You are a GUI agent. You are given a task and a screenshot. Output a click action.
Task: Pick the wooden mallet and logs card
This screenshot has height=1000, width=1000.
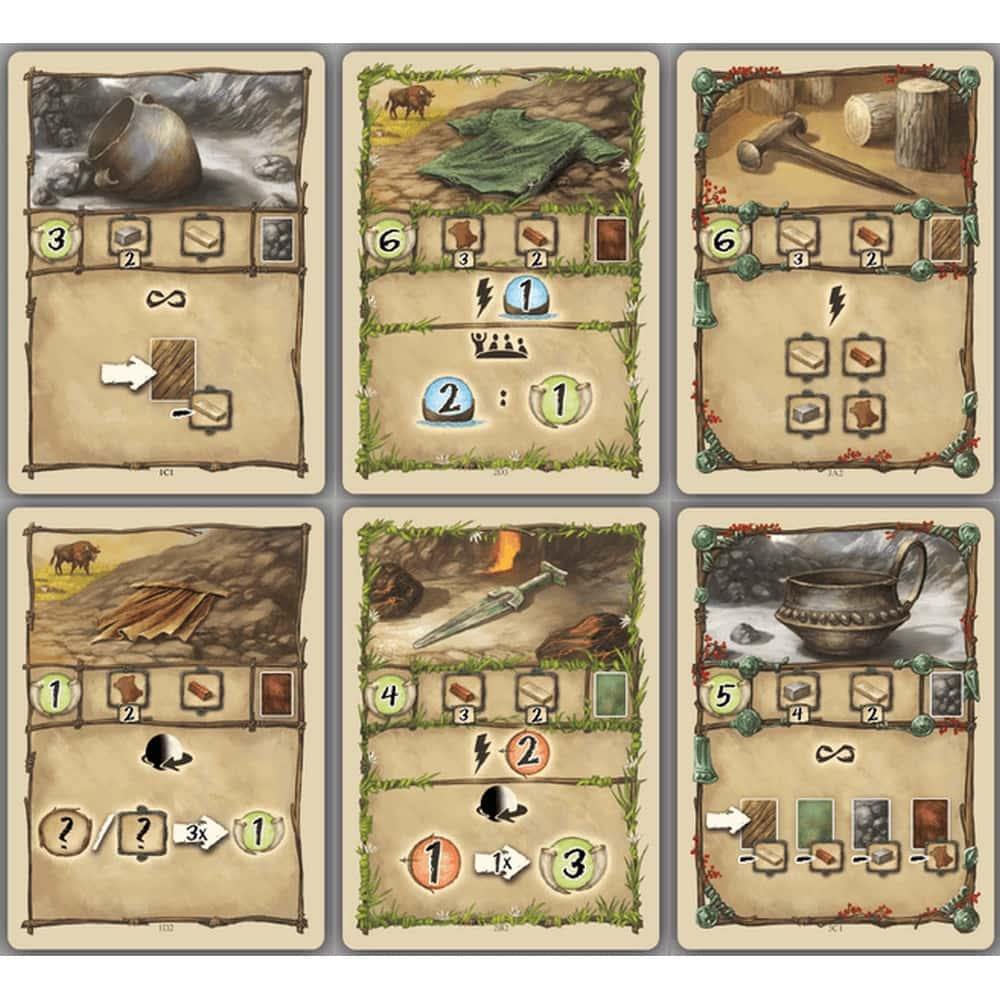[834, 270]
